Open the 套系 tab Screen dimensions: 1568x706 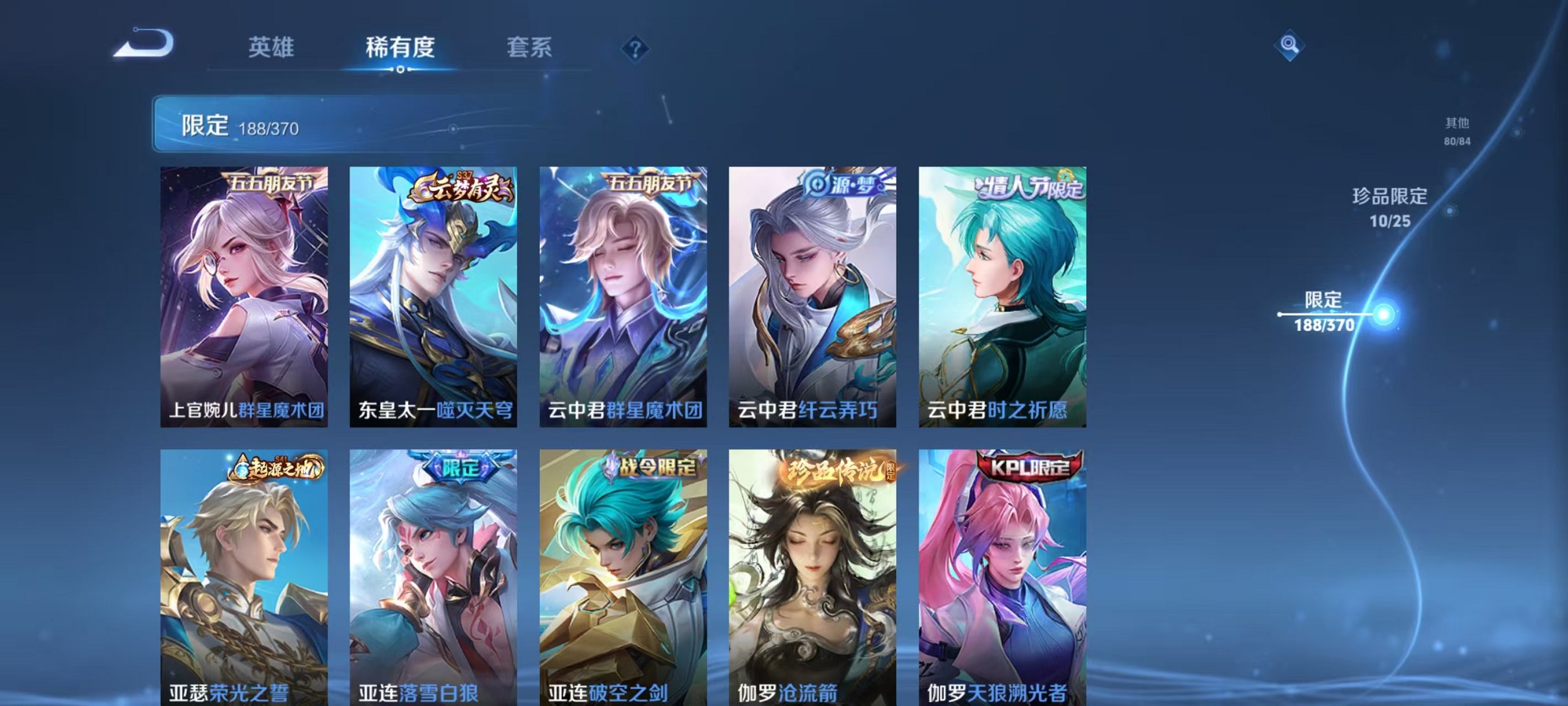point(532,49)
